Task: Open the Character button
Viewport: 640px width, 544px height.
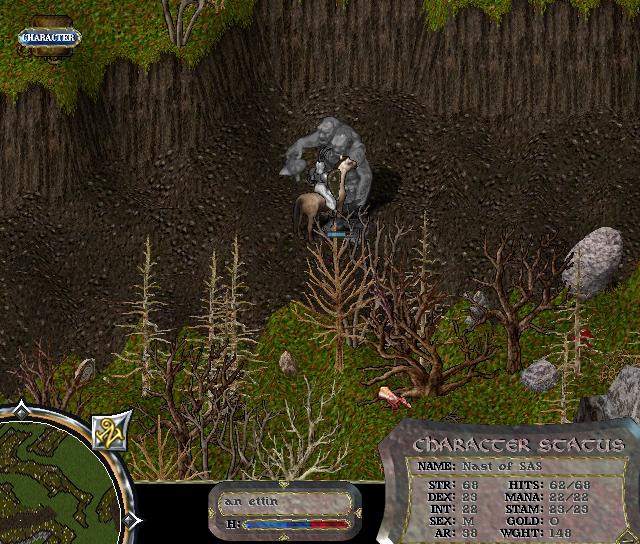Action: (47, 38)
